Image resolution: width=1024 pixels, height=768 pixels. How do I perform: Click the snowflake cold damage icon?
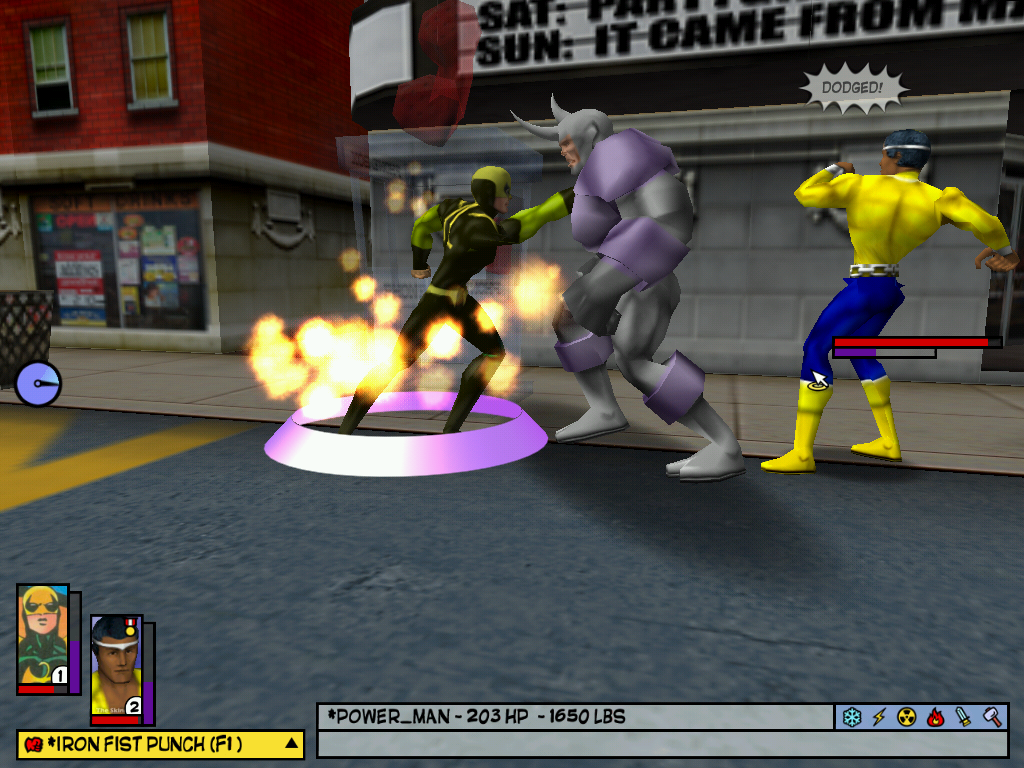point(852,717)
